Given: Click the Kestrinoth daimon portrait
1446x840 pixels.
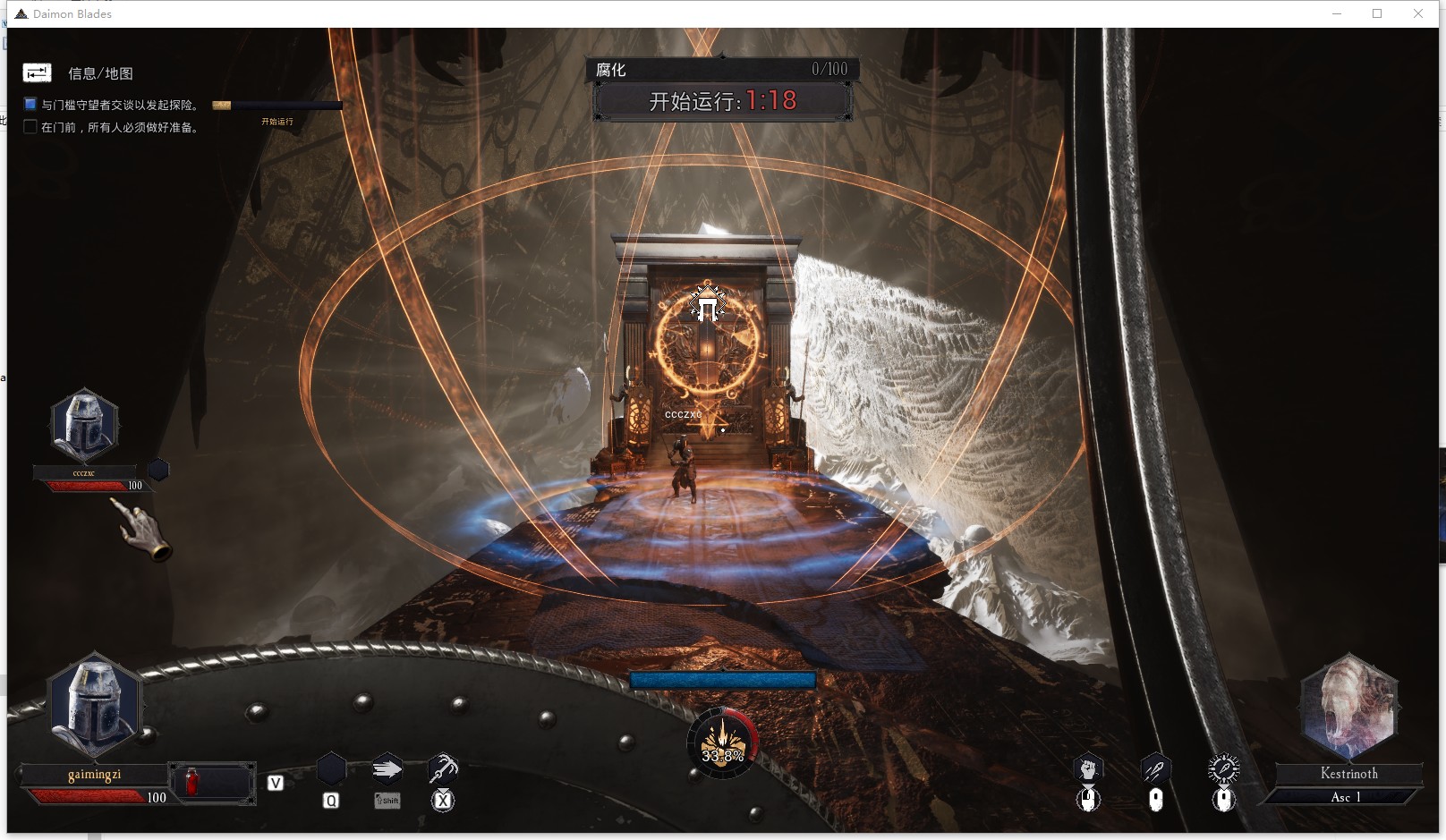Looking at the screenshot, I should point(1348,707).
